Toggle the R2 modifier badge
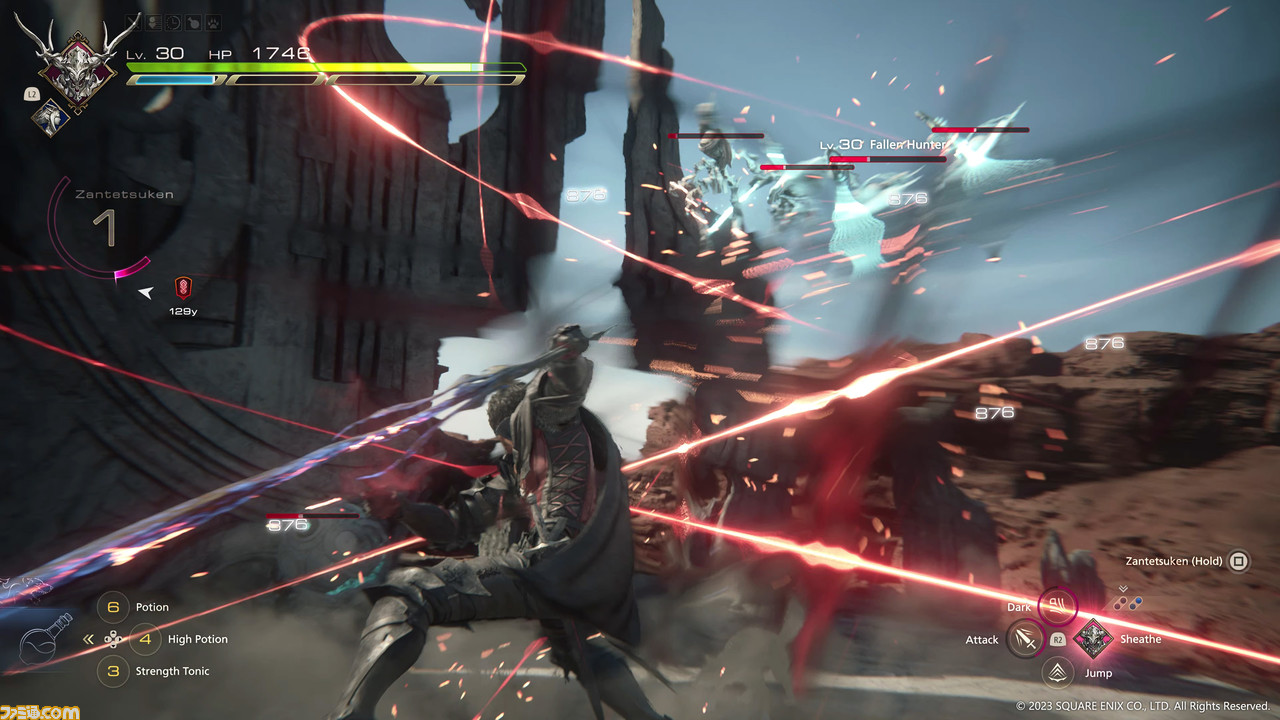This screenshot has height=720, width=1280. pos(1056,639)
